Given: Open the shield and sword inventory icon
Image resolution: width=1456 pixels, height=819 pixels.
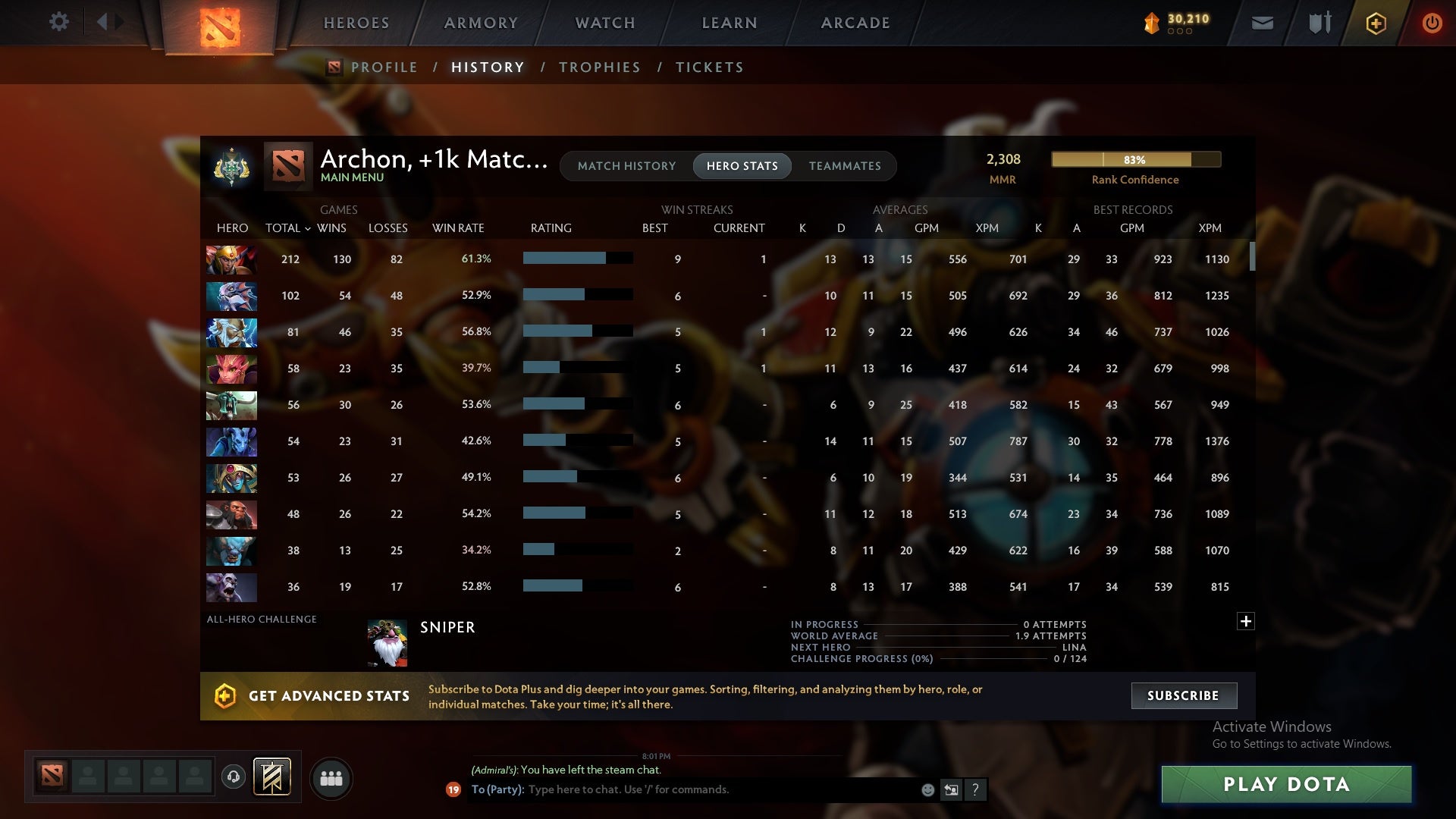Looking at the screenshot, I should point(1318,23).
